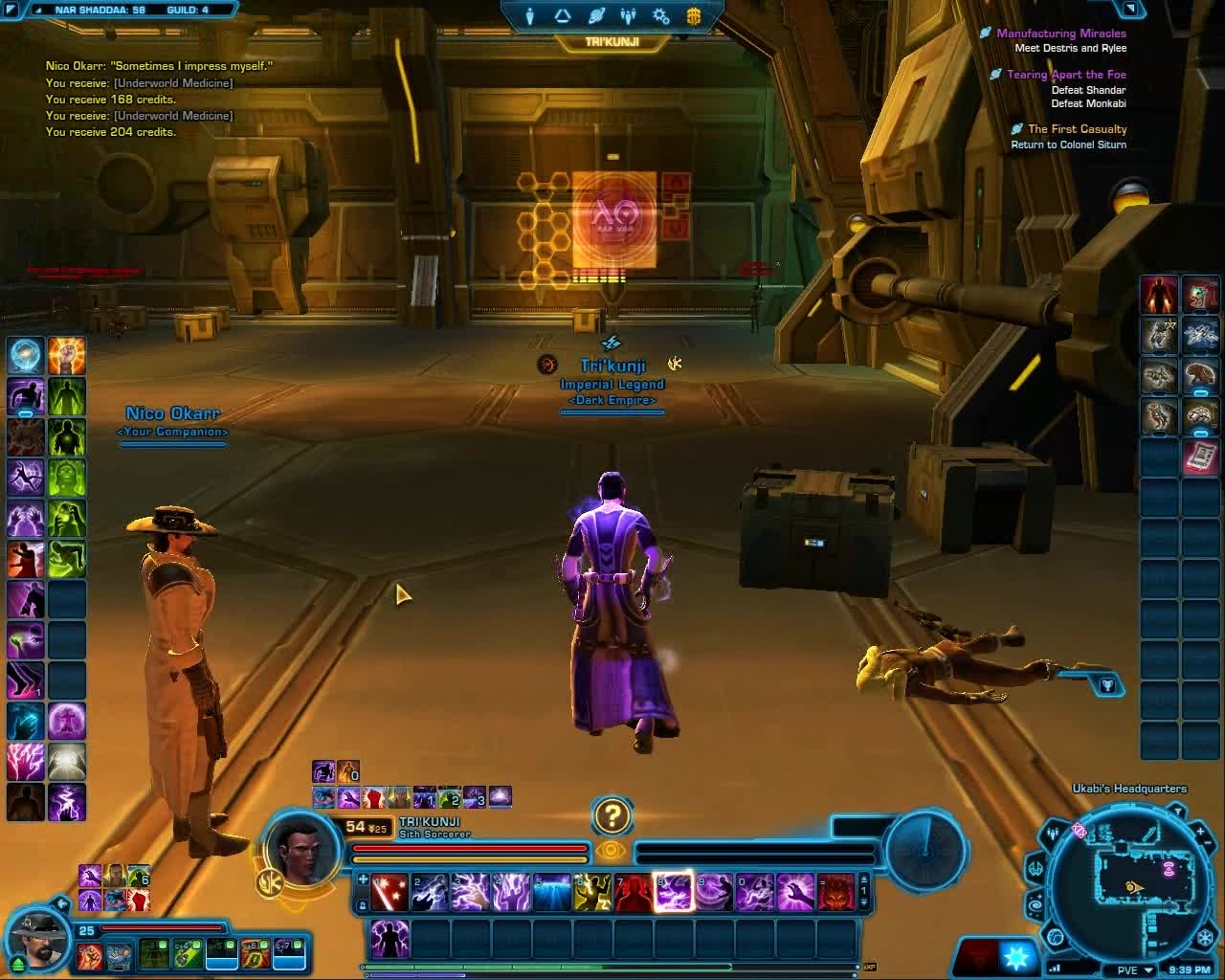Open the galaxy map planet icon on top bar
The height and width of the screenshot is (980, 1225).
click(x=596, y=15)
